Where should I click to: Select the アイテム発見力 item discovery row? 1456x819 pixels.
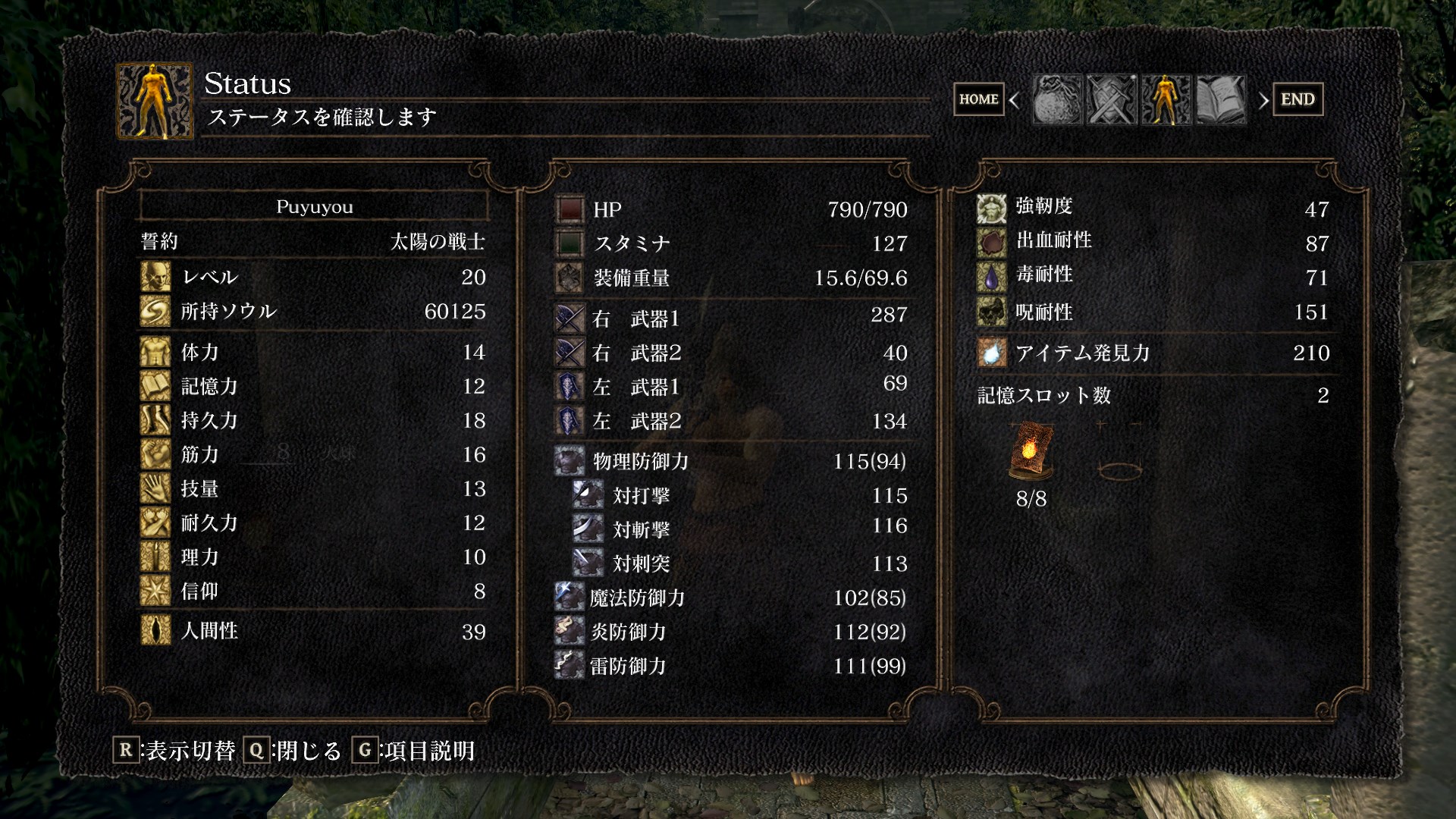pos(1153,353)
